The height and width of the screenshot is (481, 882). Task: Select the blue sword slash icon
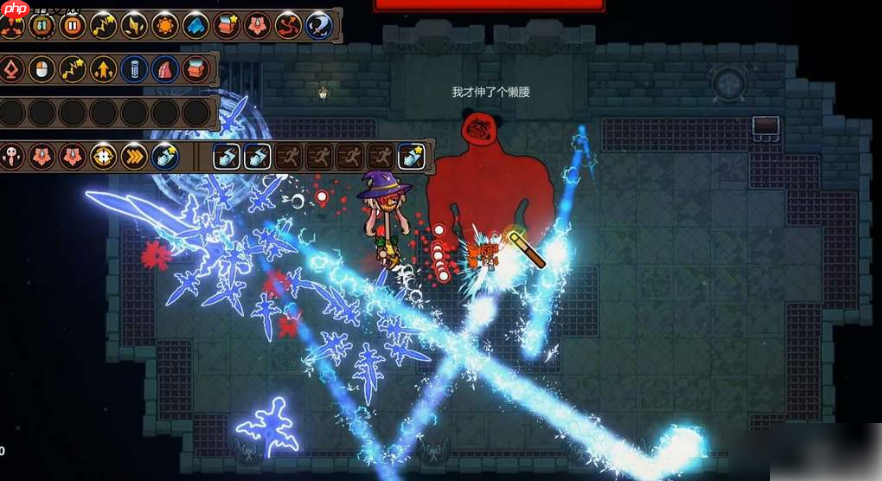click(x=319, y=25)
